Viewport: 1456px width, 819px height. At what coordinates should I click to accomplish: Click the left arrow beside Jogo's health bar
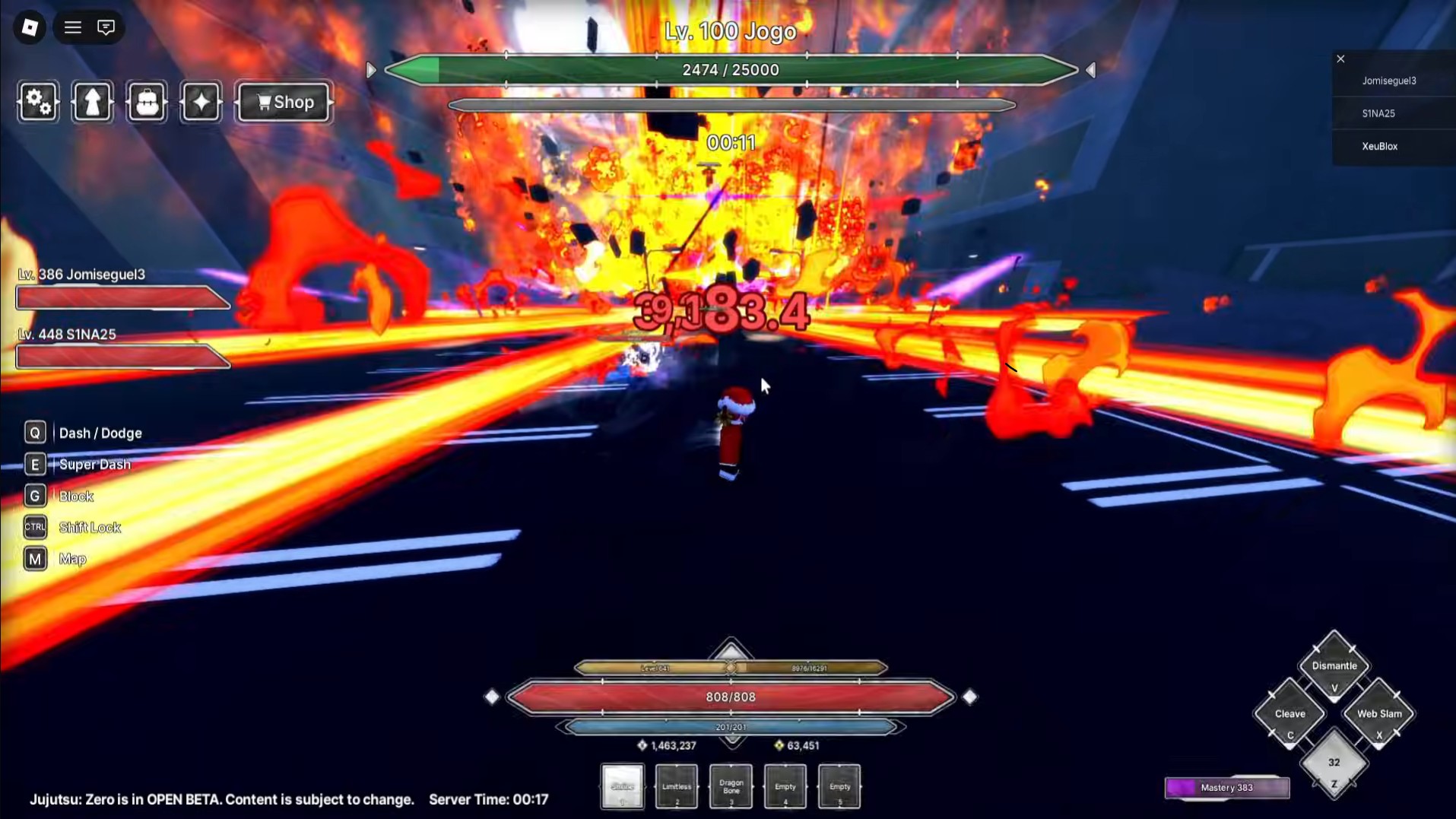370,69
